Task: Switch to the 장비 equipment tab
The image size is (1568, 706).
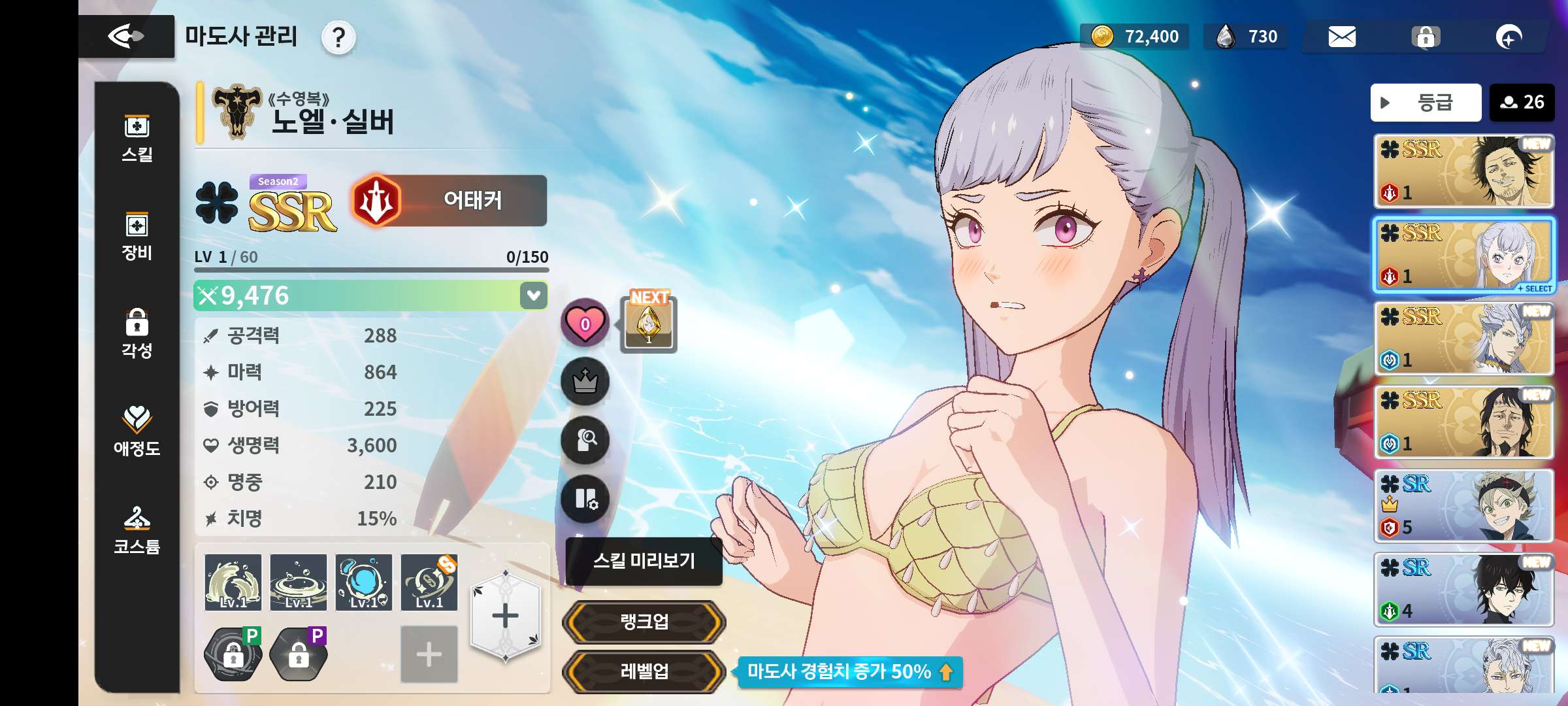Action: click(x=137, y=237)
